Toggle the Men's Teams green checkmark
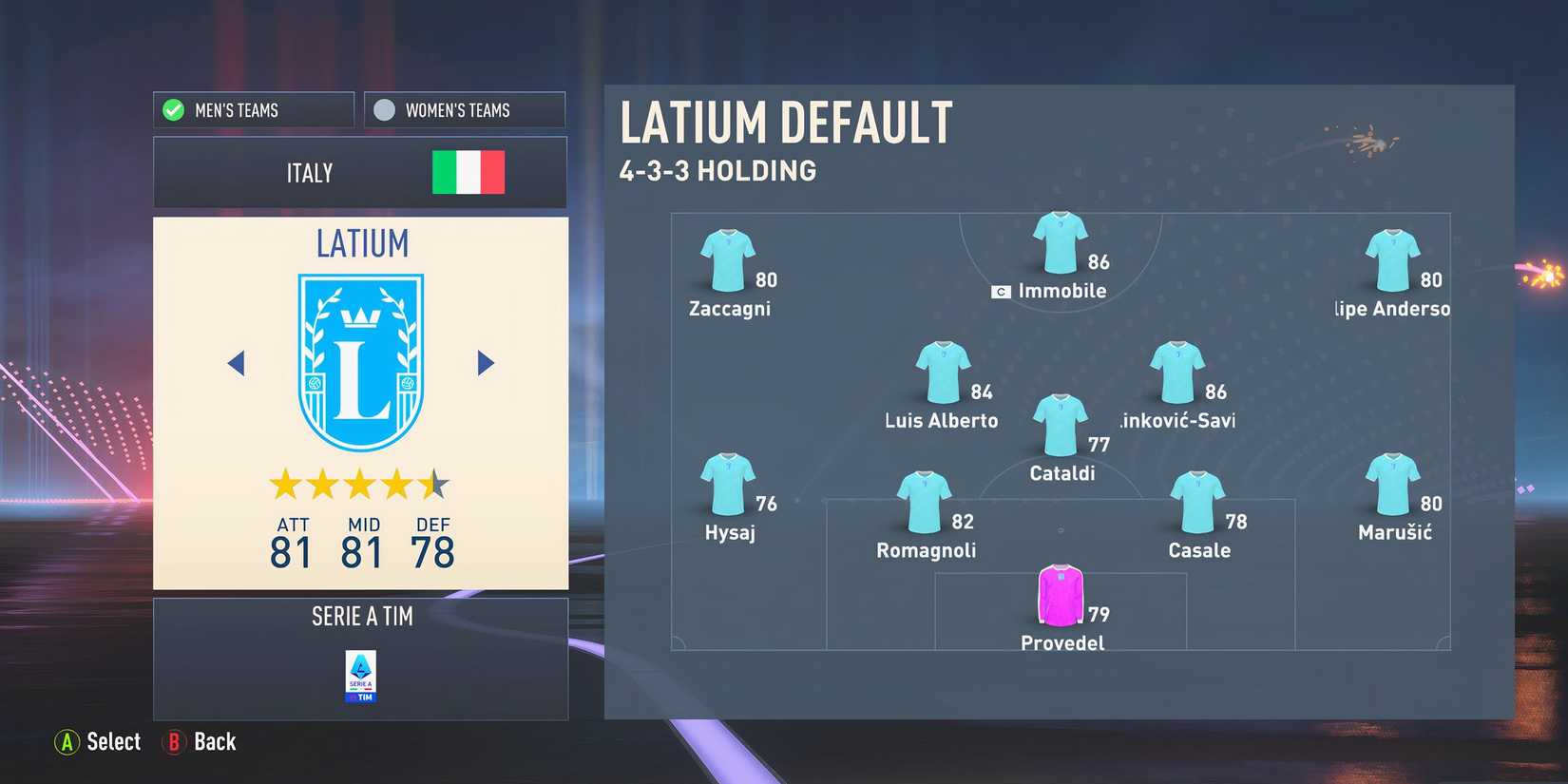Image resolution: width=1568 pixels, height=784 pixels. click(x=172, y=109)
